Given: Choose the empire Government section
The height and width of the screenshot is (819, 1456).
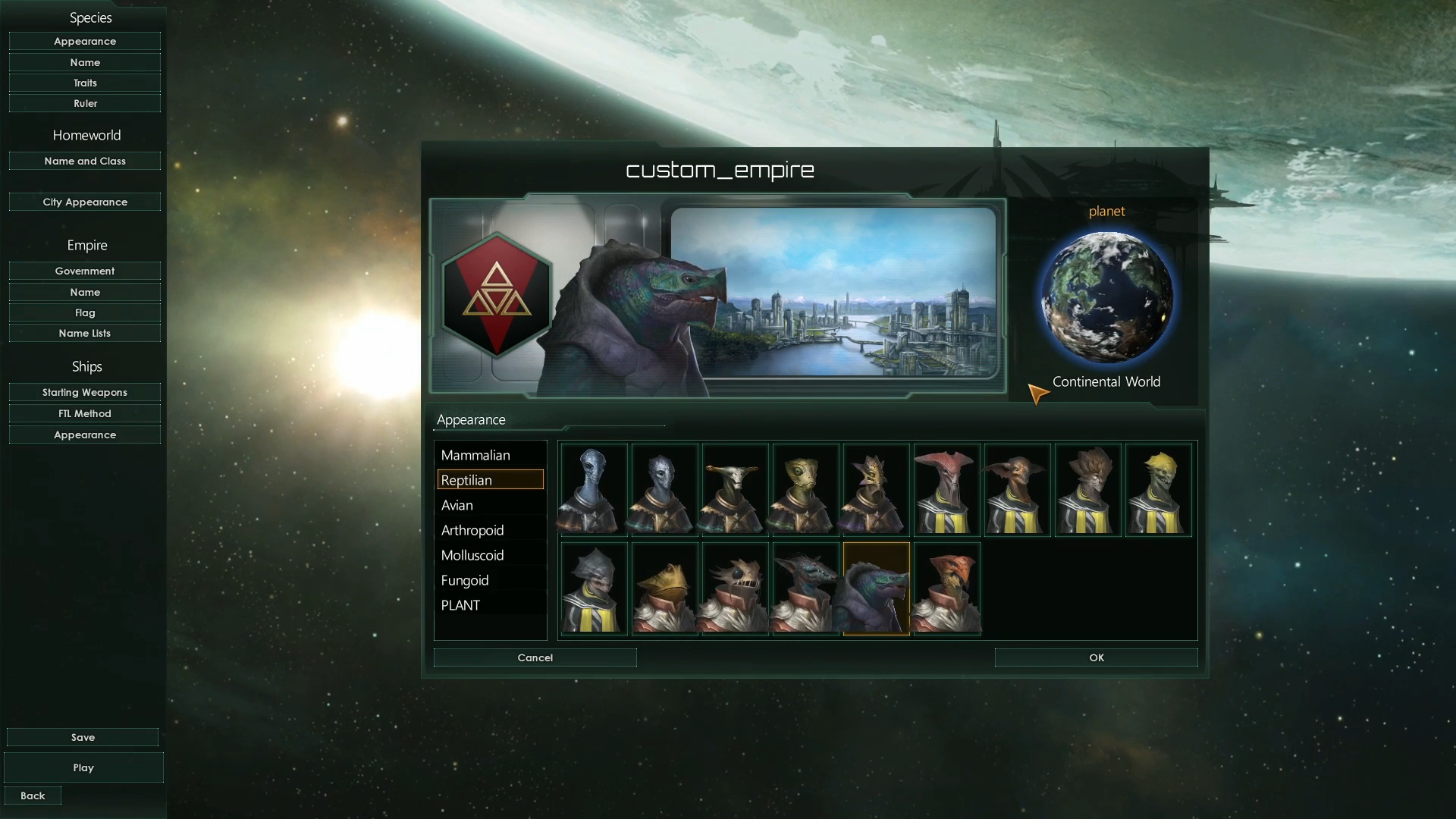Looking at the screenshot, I should pos(85,271).
